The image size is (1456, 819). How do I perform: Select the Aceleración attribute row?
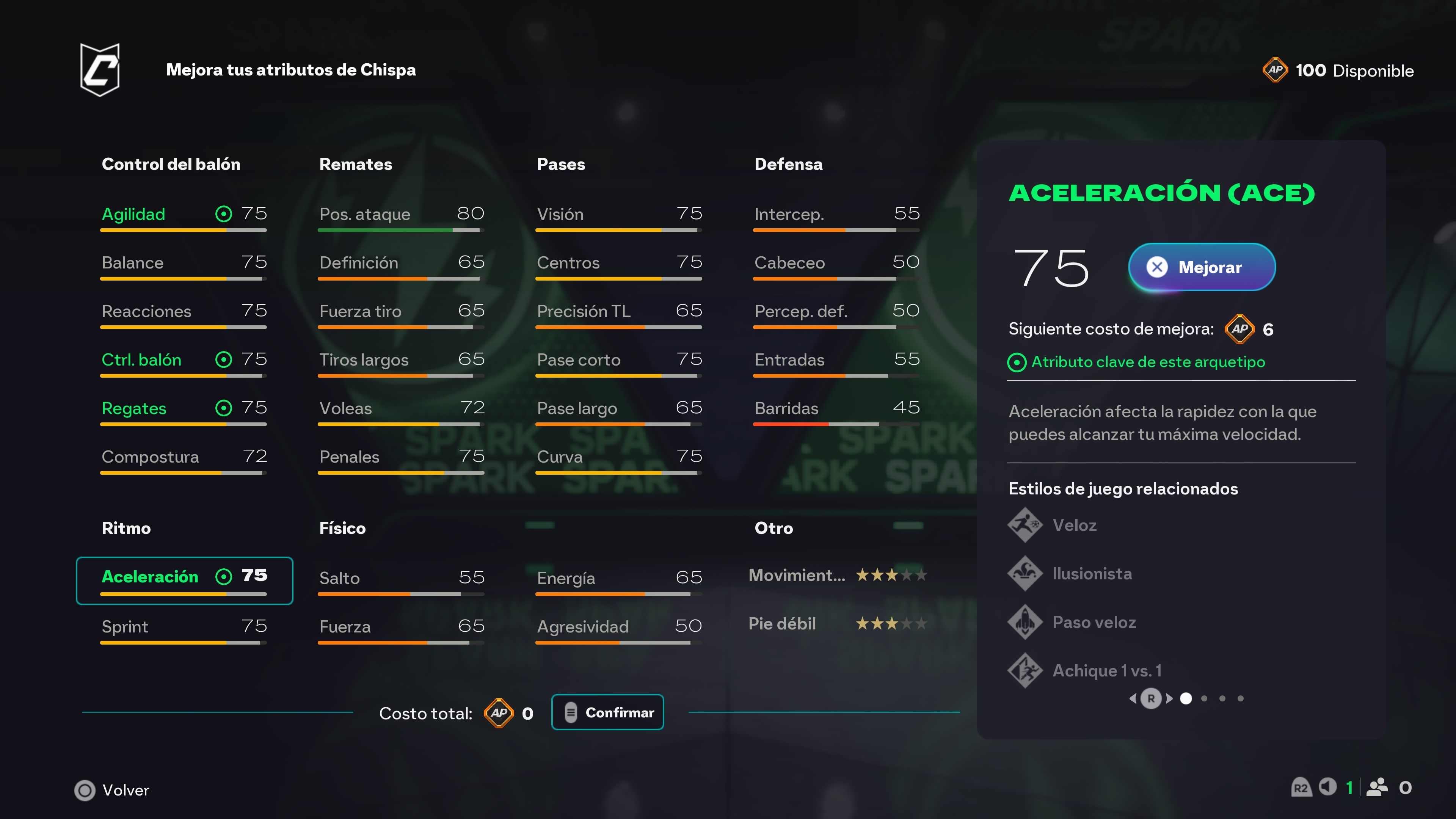(x=184, y=580)
